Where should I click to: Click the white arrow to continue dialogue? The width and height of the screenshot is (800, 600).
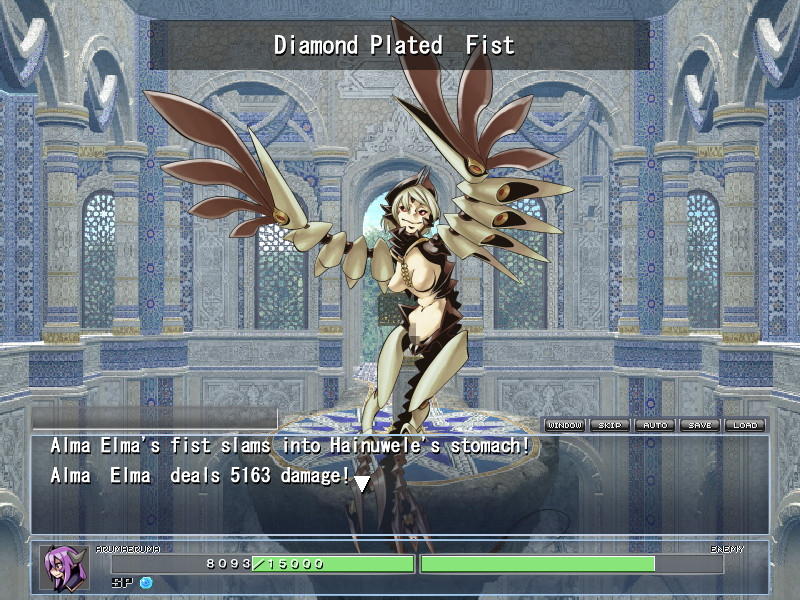tap(362, 483)
